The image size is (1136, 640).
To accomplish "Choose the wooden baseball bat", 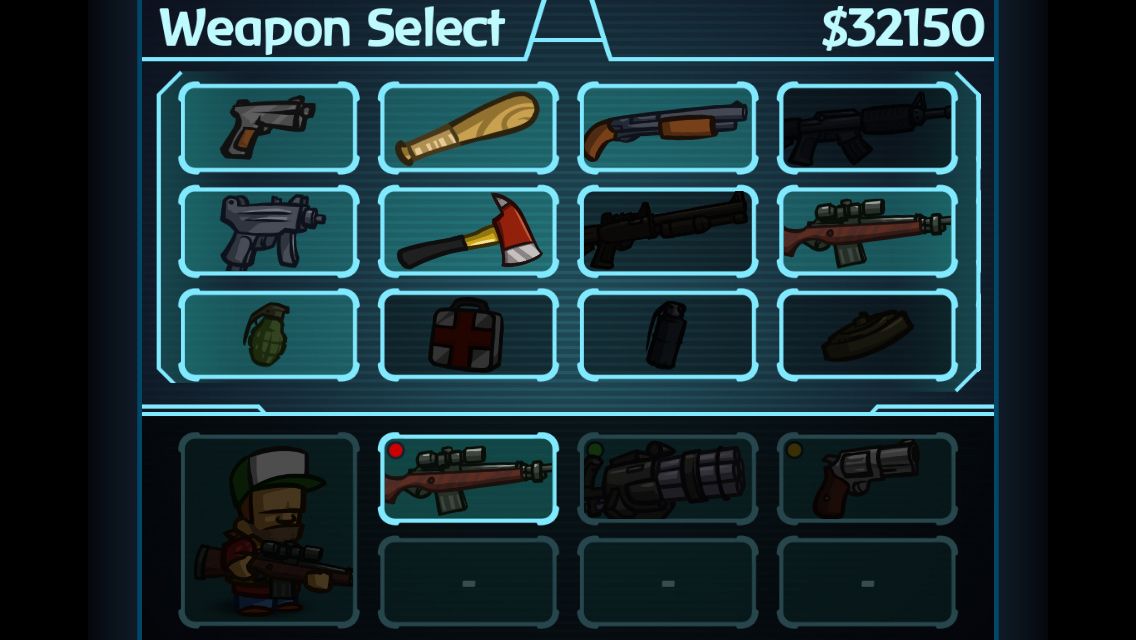I will 468,128.
